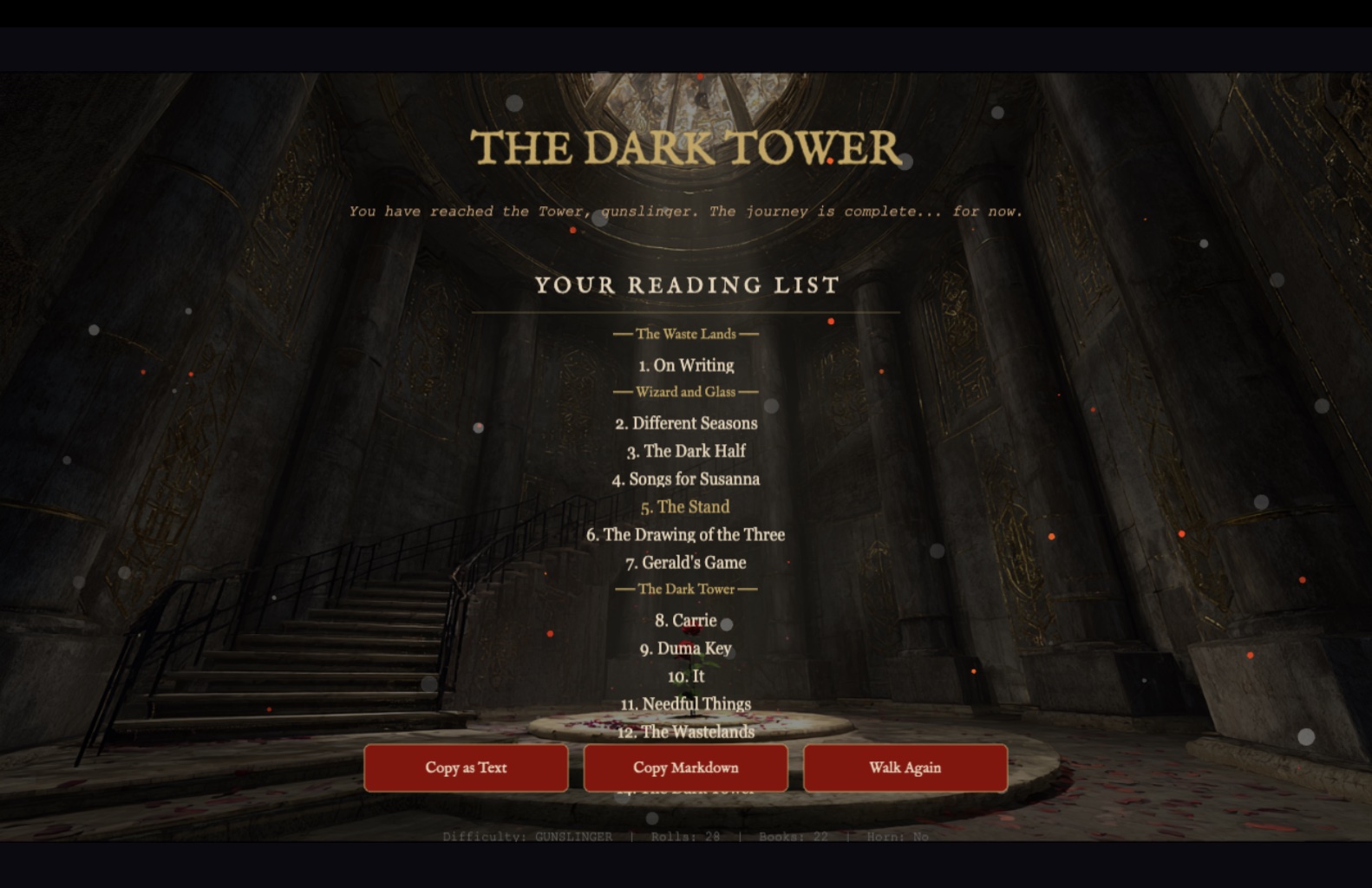Start over with Walk Again
Image resolution: width=1372 pixels, height=888 pixels.
905,767
